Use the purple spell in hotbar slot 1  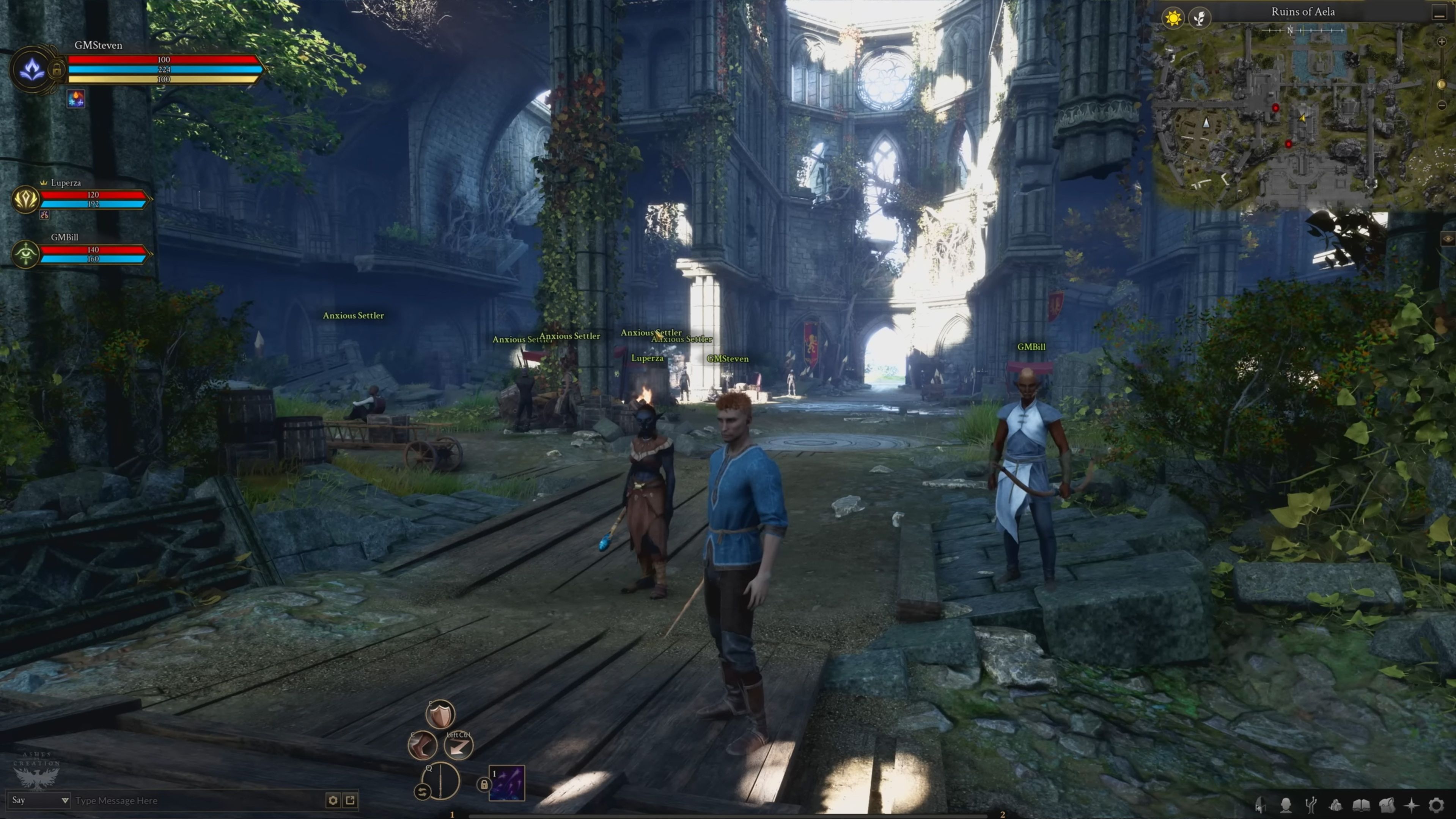click(506, 783)
